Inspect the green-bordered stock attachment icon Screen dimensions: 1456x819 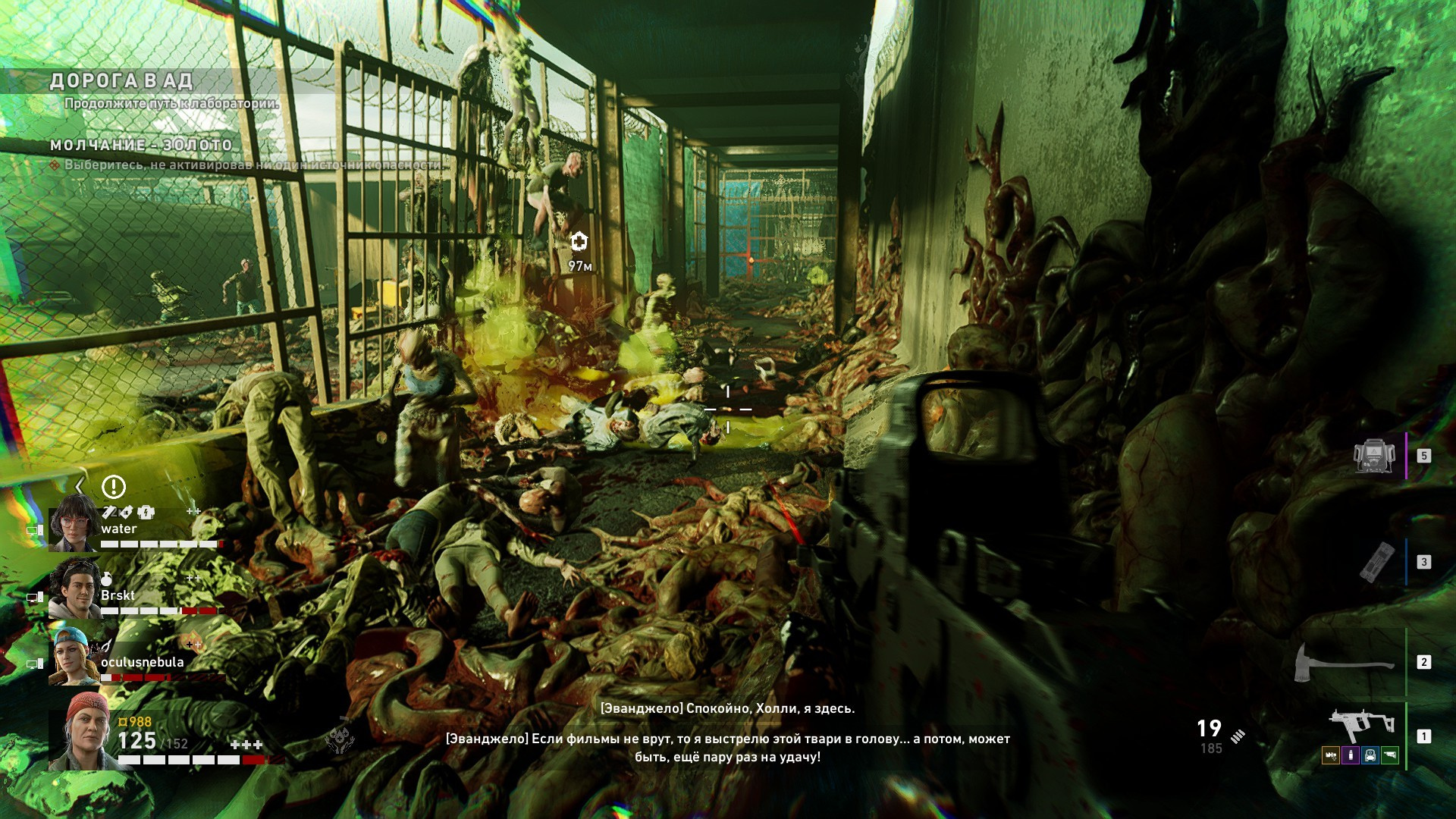1389,755
